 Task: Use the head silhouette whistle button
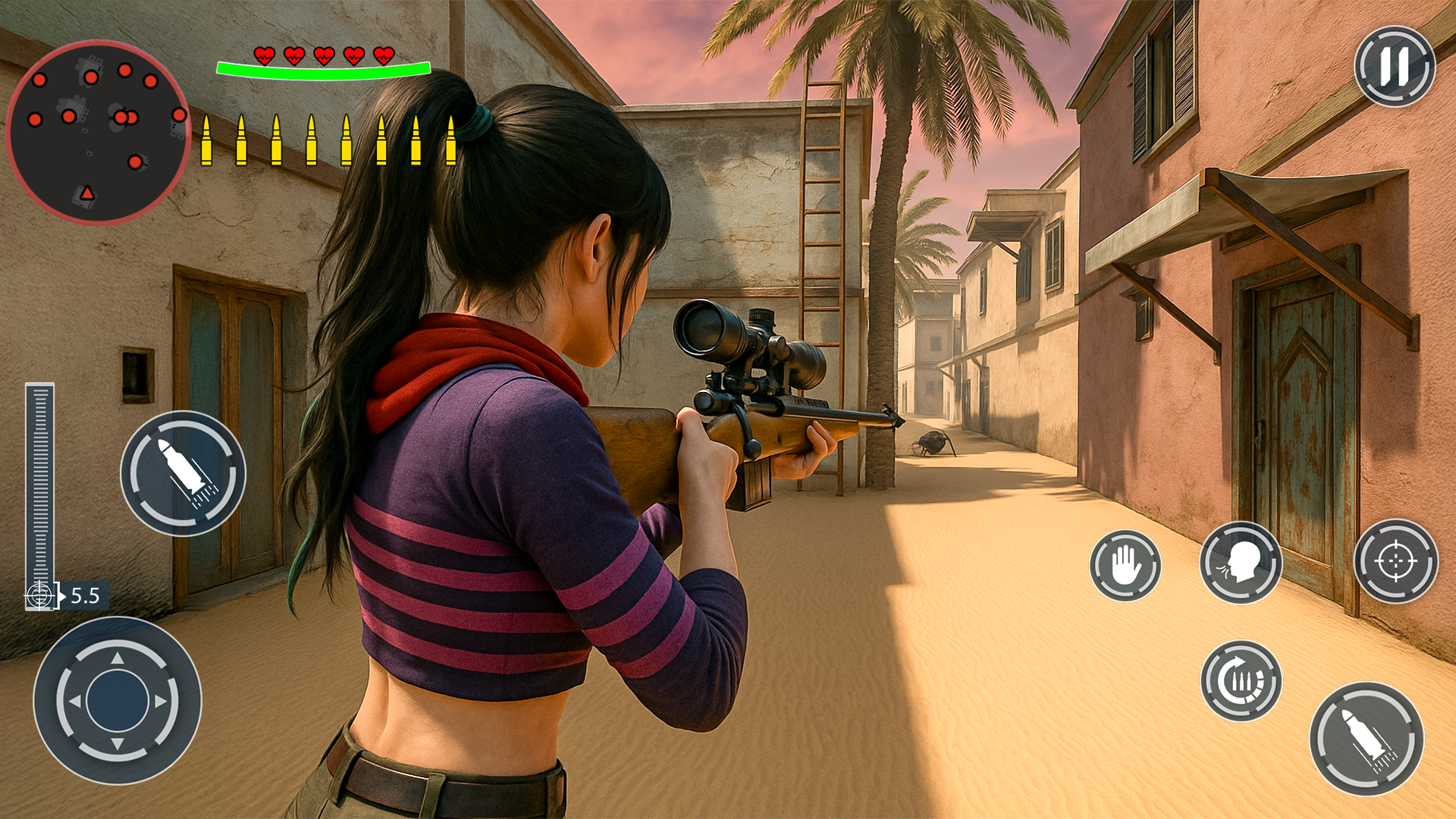coord(1241,563)
